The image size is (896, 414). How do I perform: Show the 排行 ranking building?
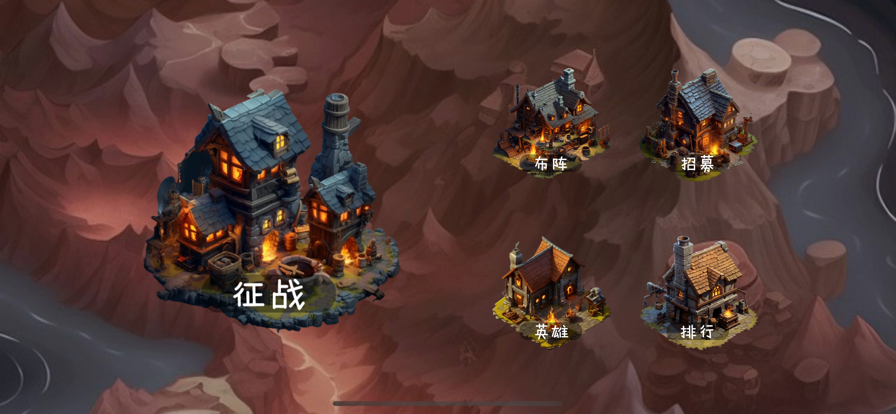[x=697, y=293]
